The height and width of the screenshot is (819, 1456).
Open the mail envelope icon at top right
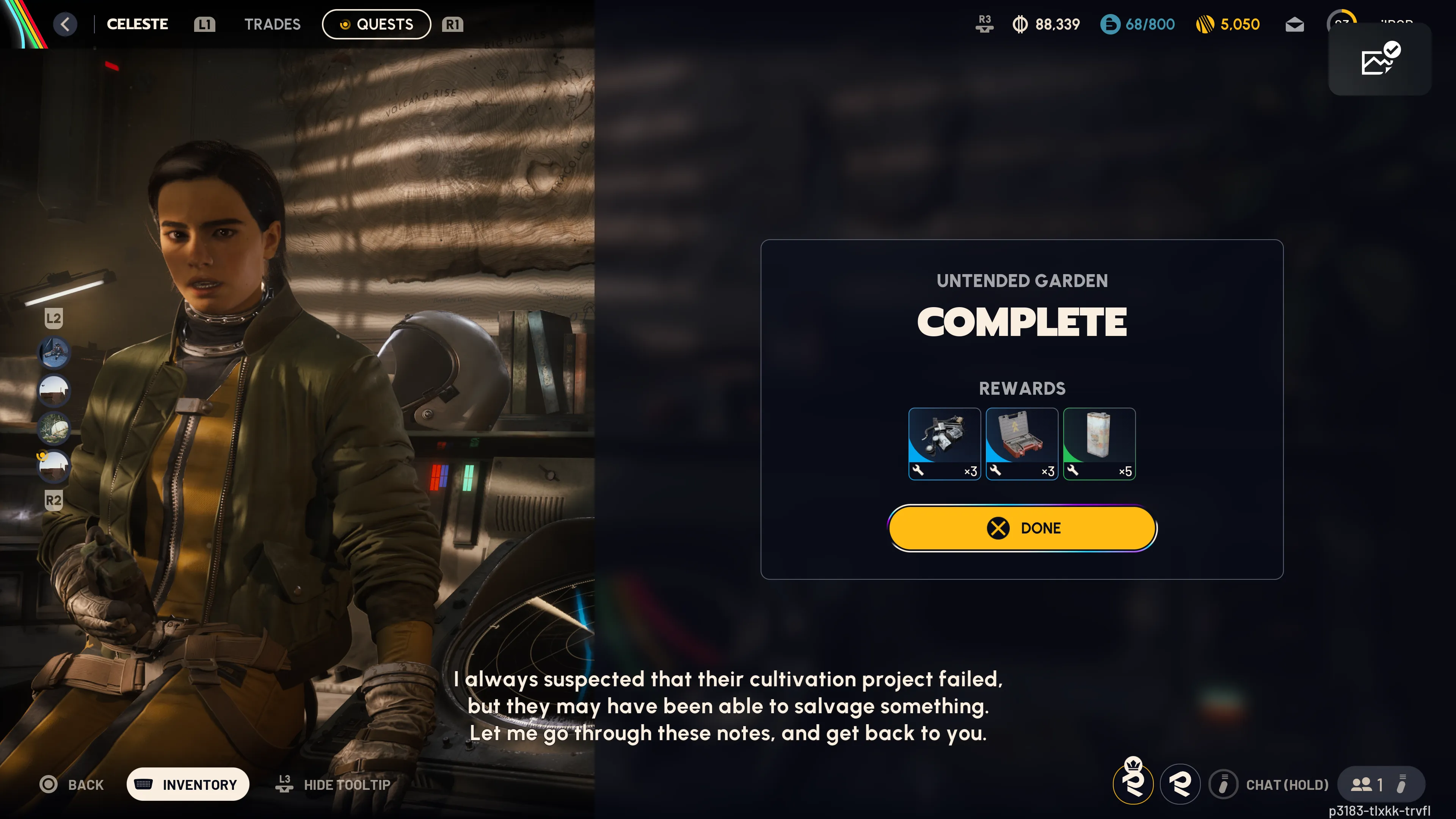click(x=1295, y=24)
